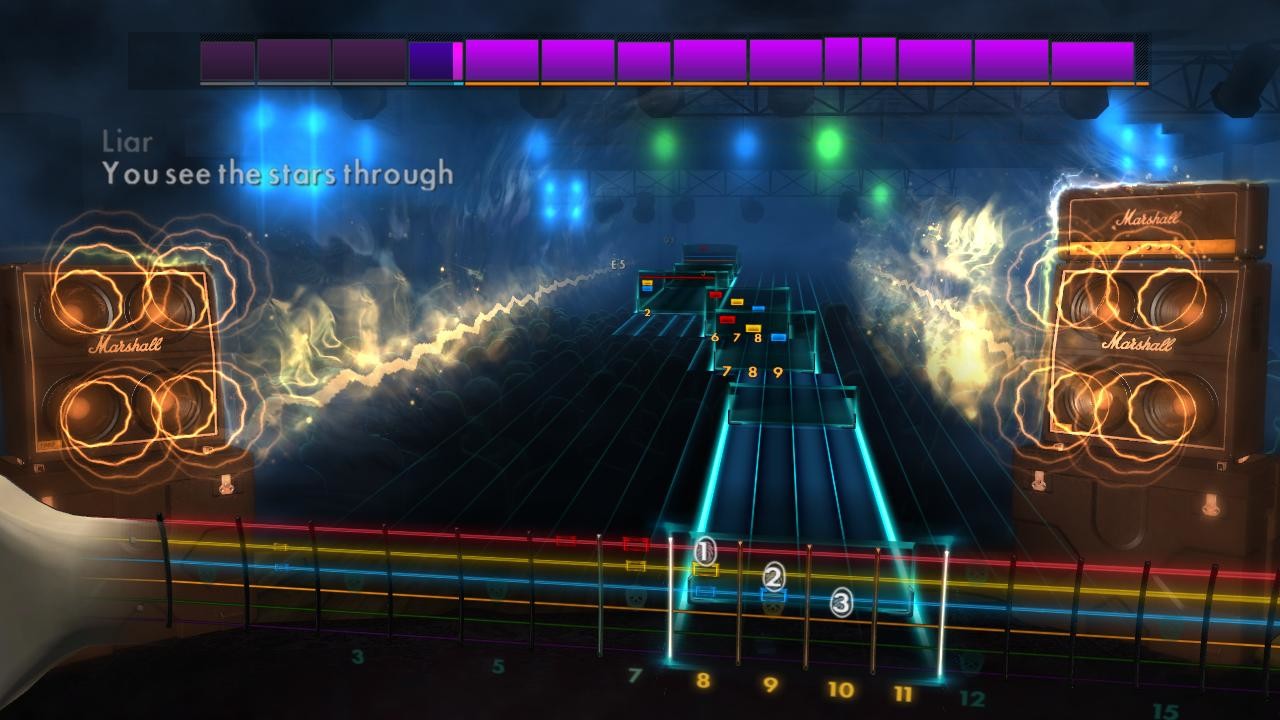Select the blue note above fret 8
Image resolution: width=1280 pixels, height=720 pixels.
click(x=778, y=336)
